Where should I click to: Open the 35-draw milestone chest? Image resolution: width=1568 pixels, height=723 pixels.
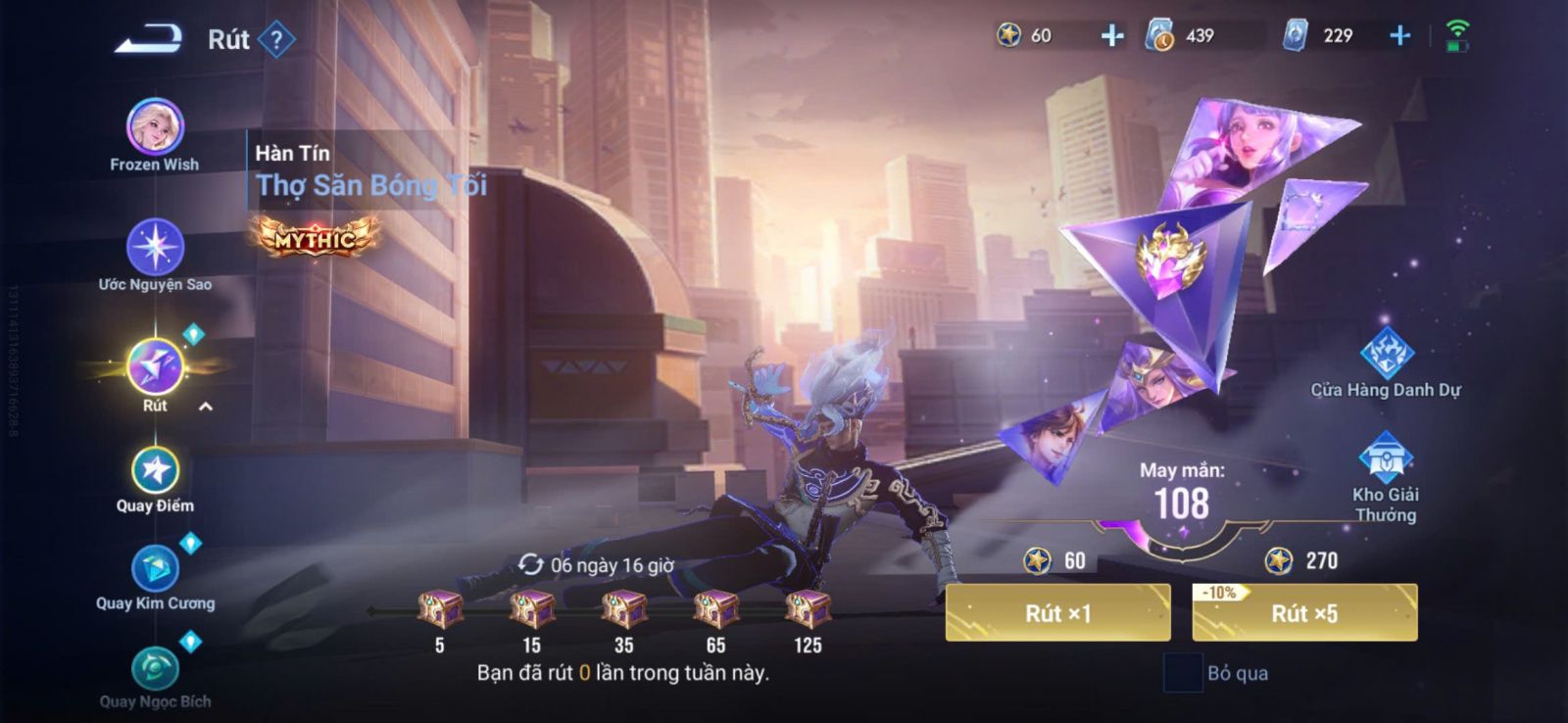coord(623,609)
